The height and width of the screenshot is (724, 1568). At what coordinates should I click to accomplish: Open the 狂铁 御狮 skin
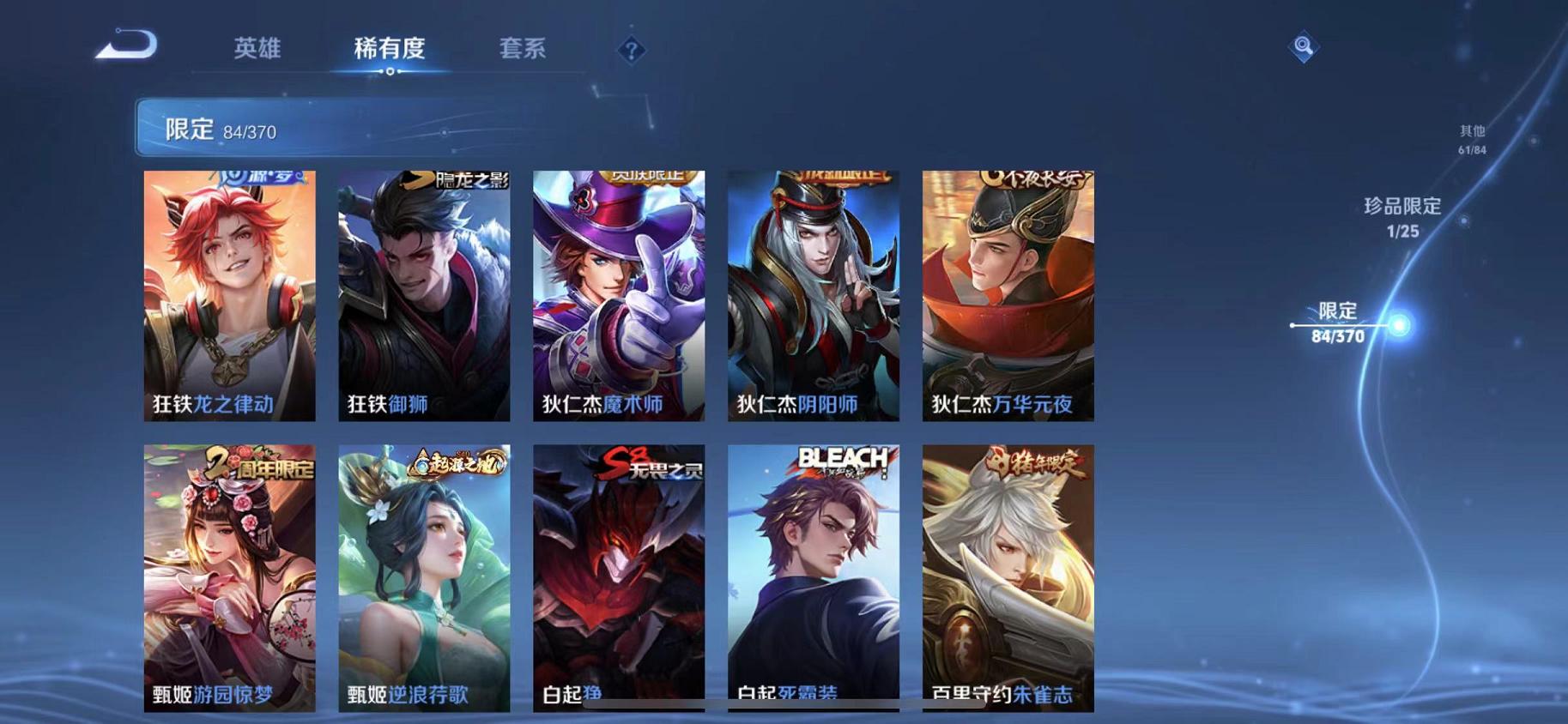423,296
